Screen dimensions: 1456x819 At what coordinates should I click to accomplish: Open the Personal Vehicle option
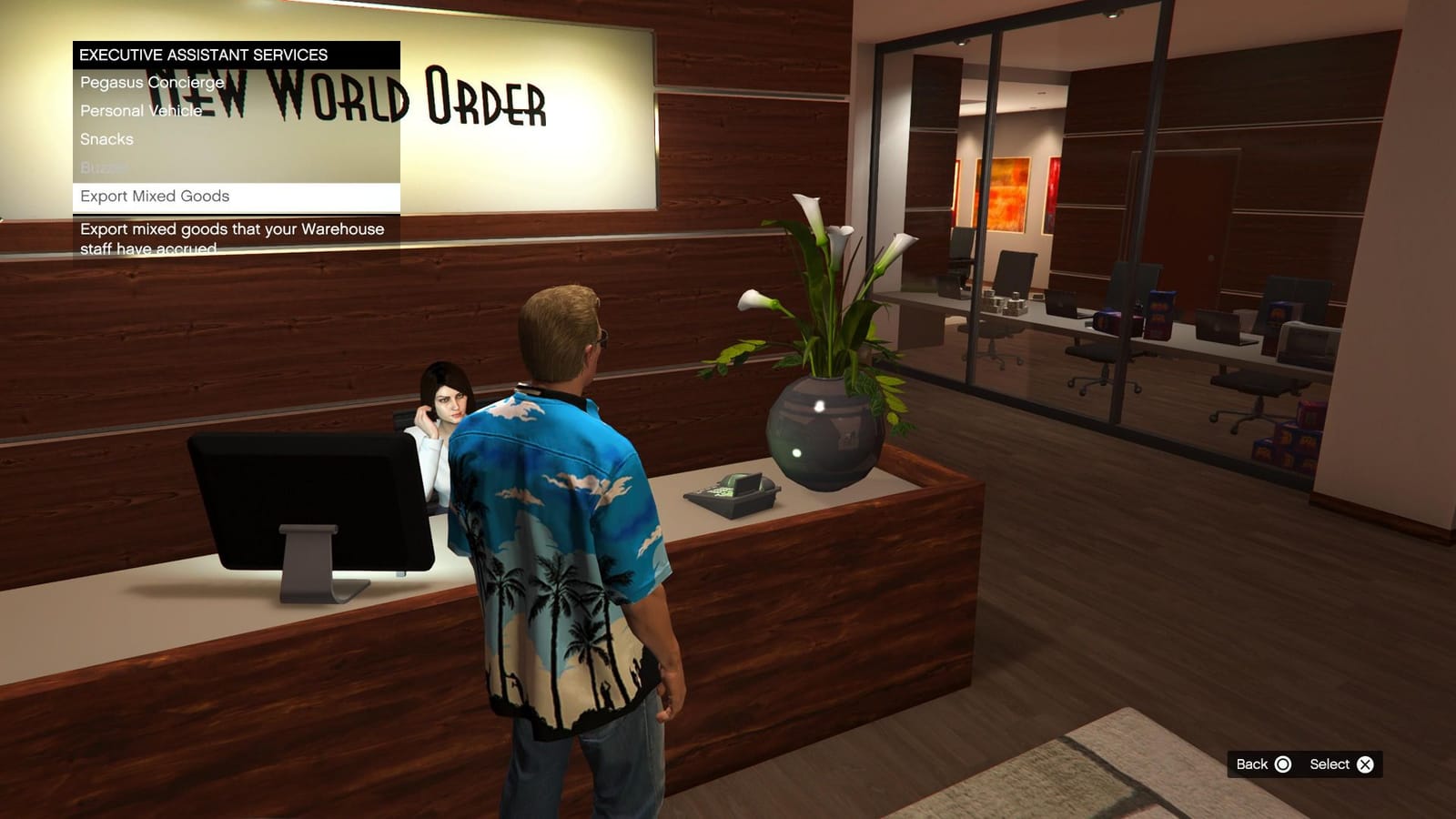click(x=140, y=110)
